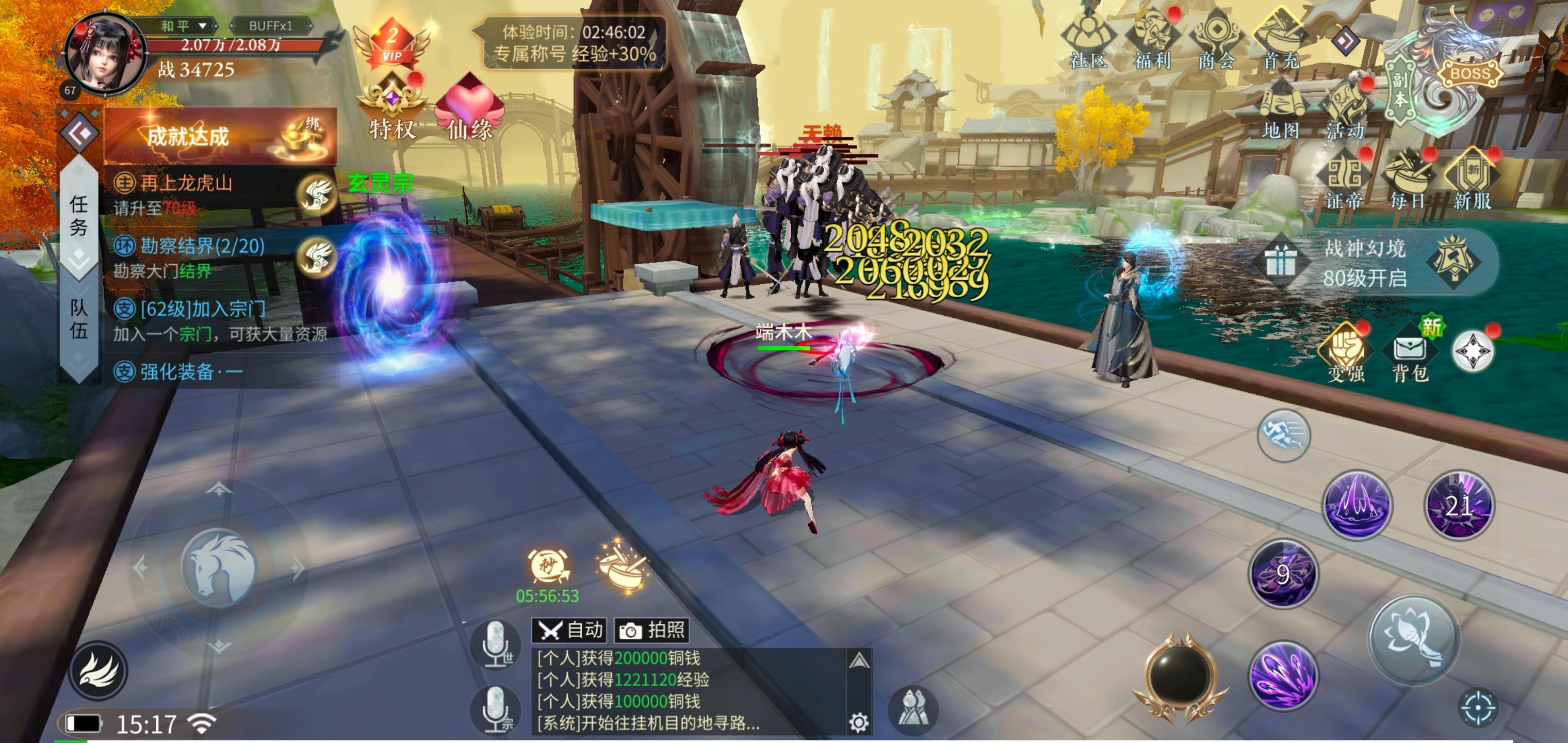Open the 仙缘 heart icon
The image size is (1568, 743).
pos(469,109)
